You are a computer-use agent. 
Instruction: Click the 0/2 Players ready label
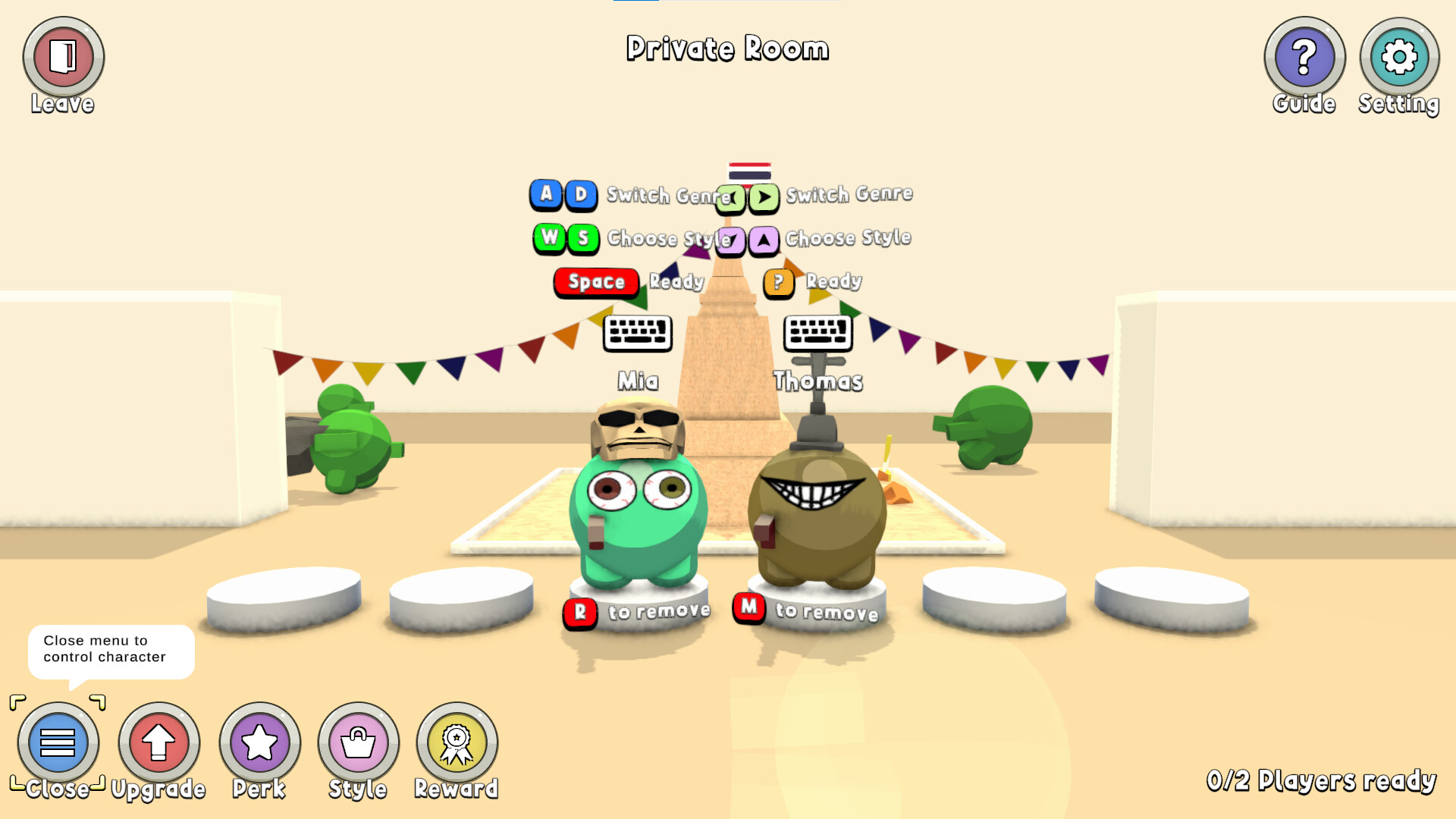(1321, 779)
